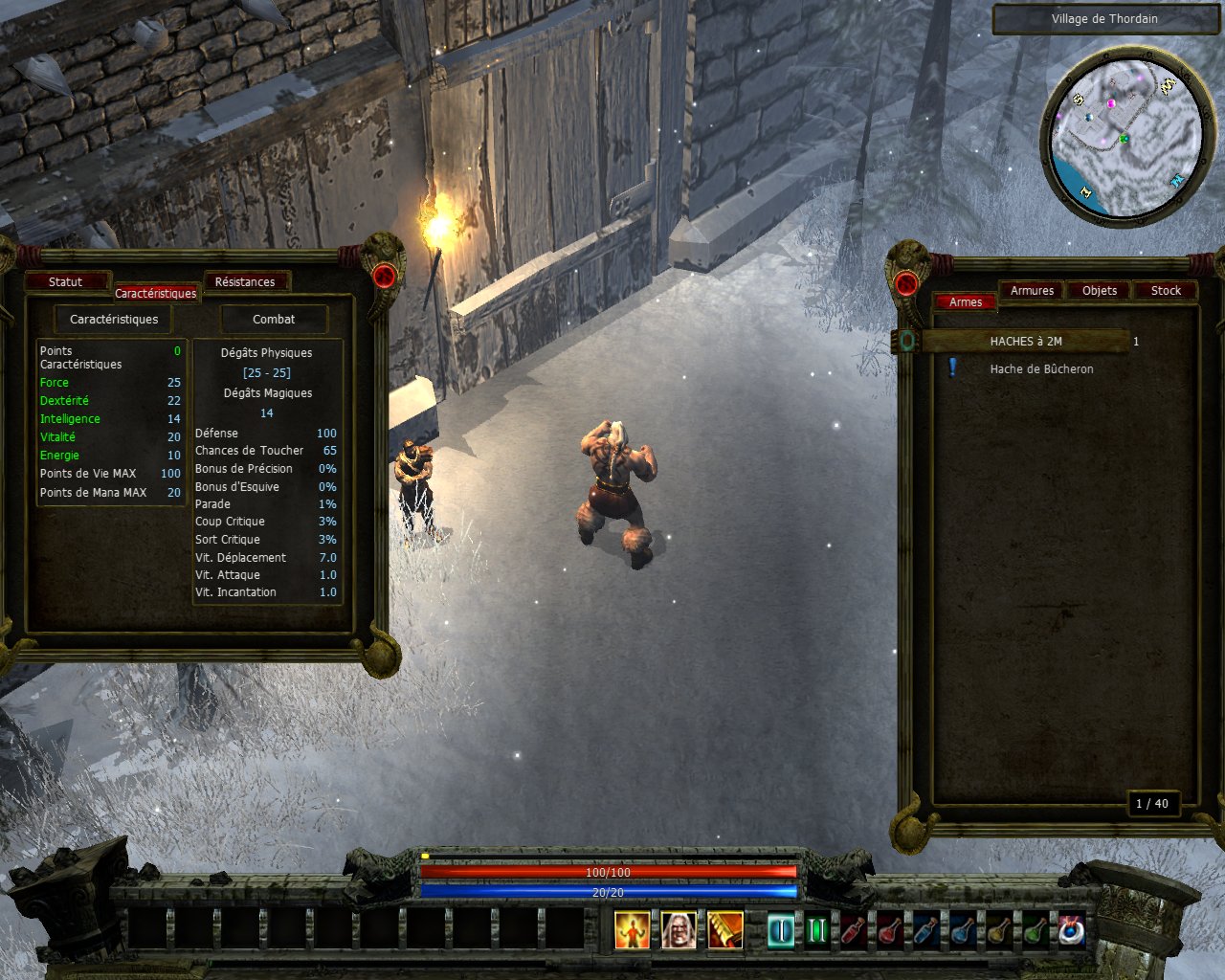Select the Caractéristiques tab
Viewport: 1225px width, 980px height.
(x=155, y=293)
